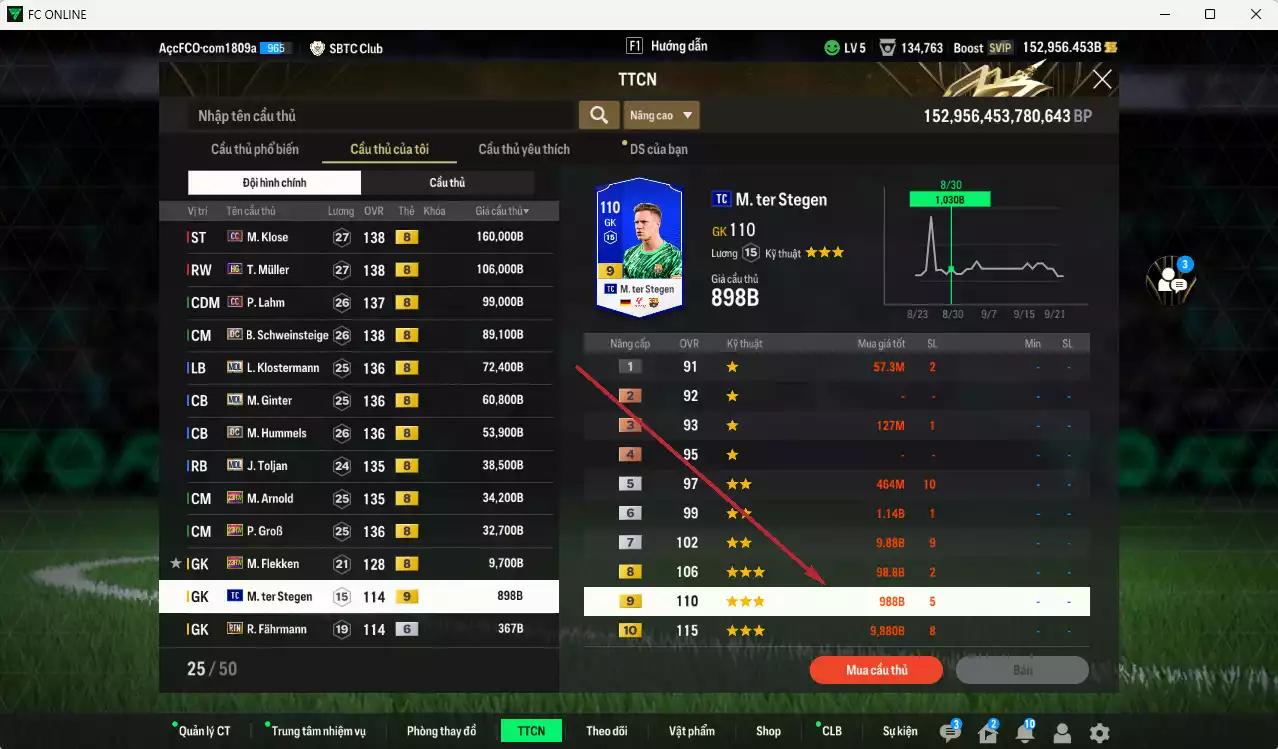Click the Mua cầu thủ buy button

point(876,670)
